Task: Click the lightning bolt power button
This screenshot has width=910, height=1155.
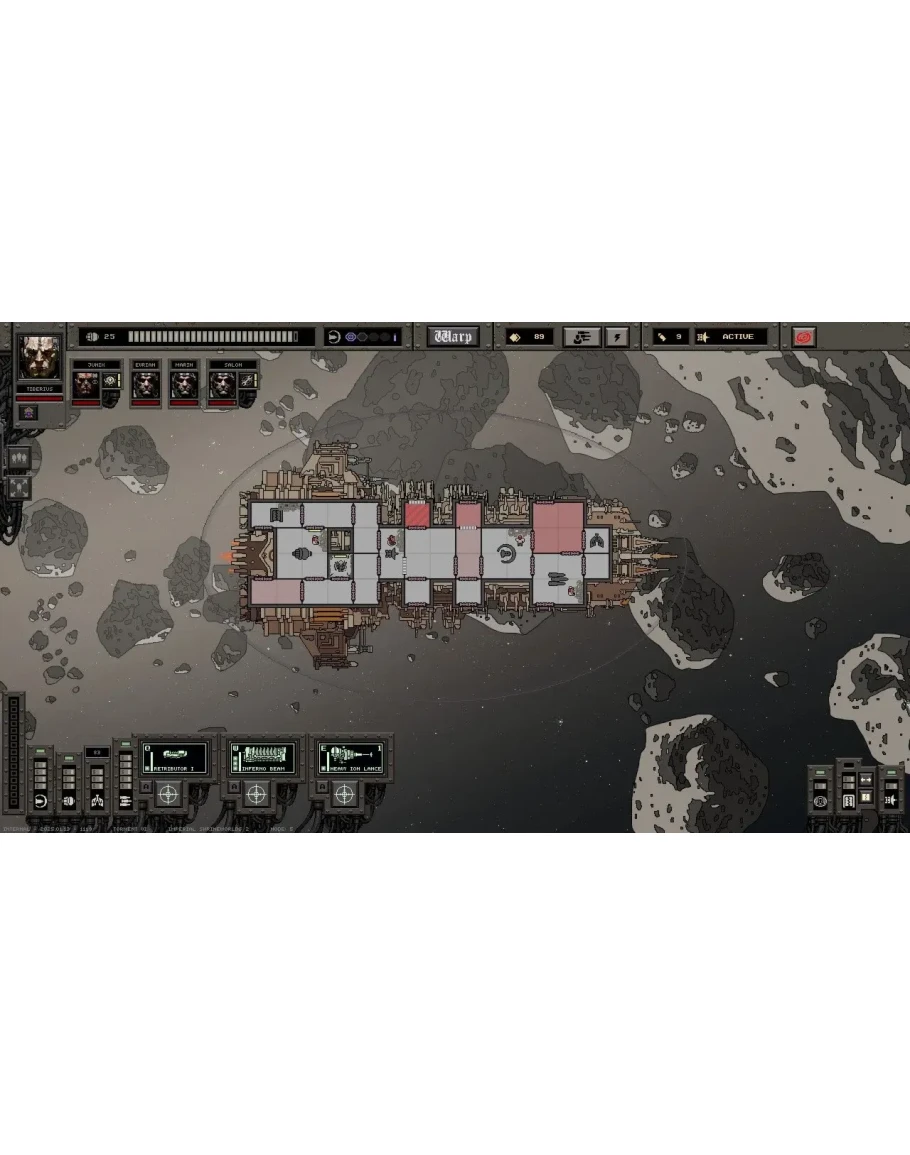Action: pos(617,337)
